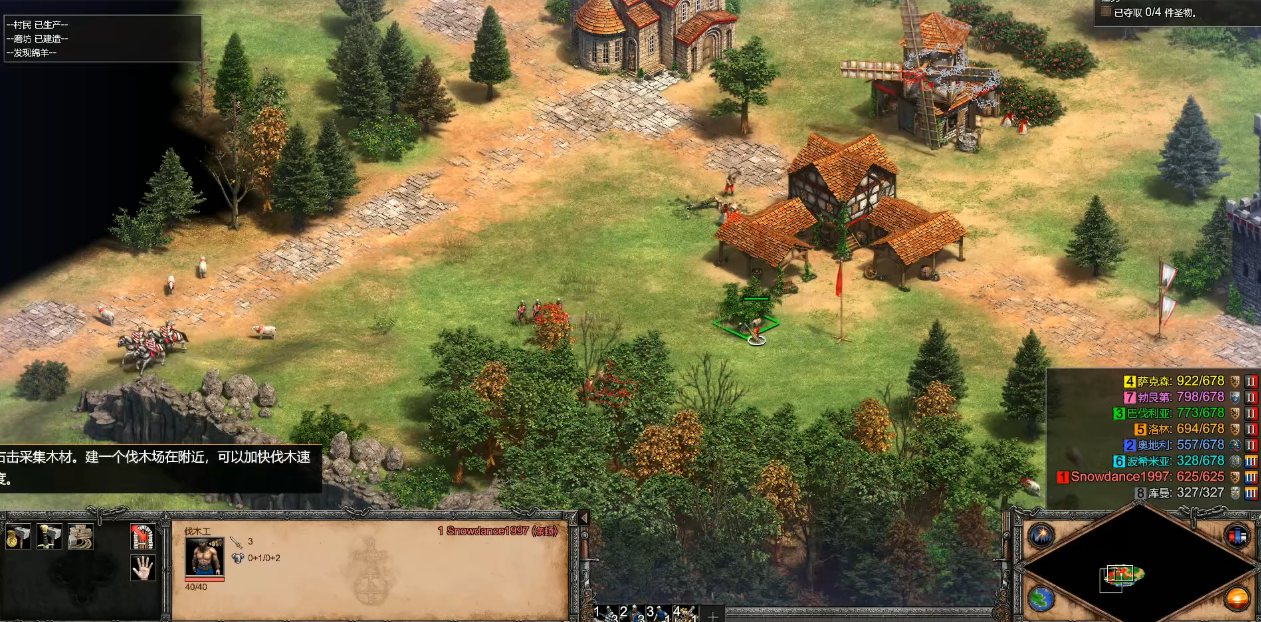Screen dimensions: 1261x622
Task: Click the orange sunset button by the minimap
Action: click(x=1238, y=598)
